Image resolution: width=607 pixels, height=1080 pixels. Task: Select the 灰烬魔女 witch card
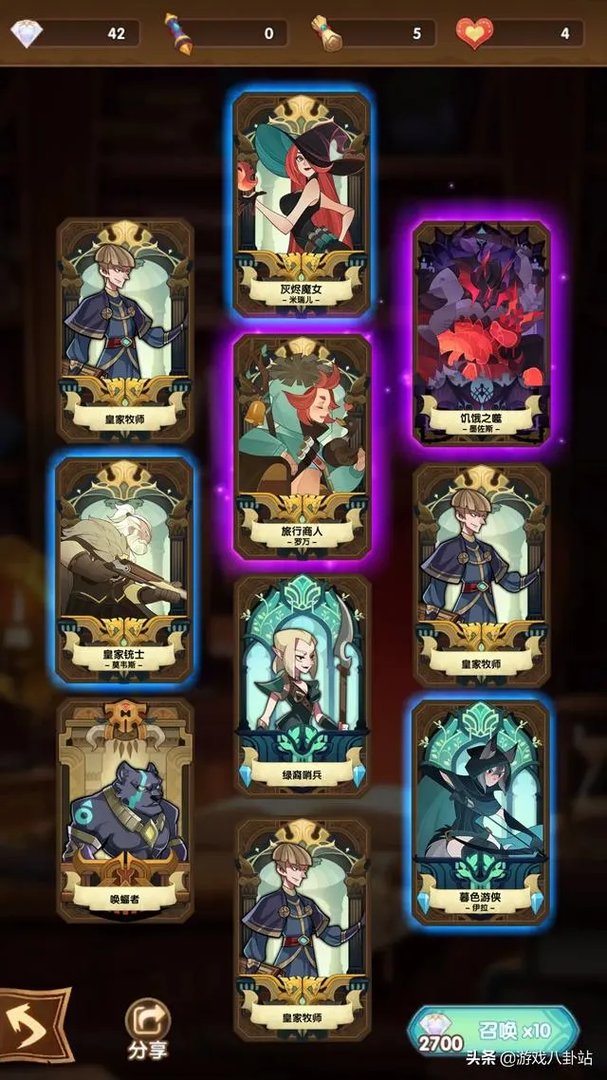302,205
